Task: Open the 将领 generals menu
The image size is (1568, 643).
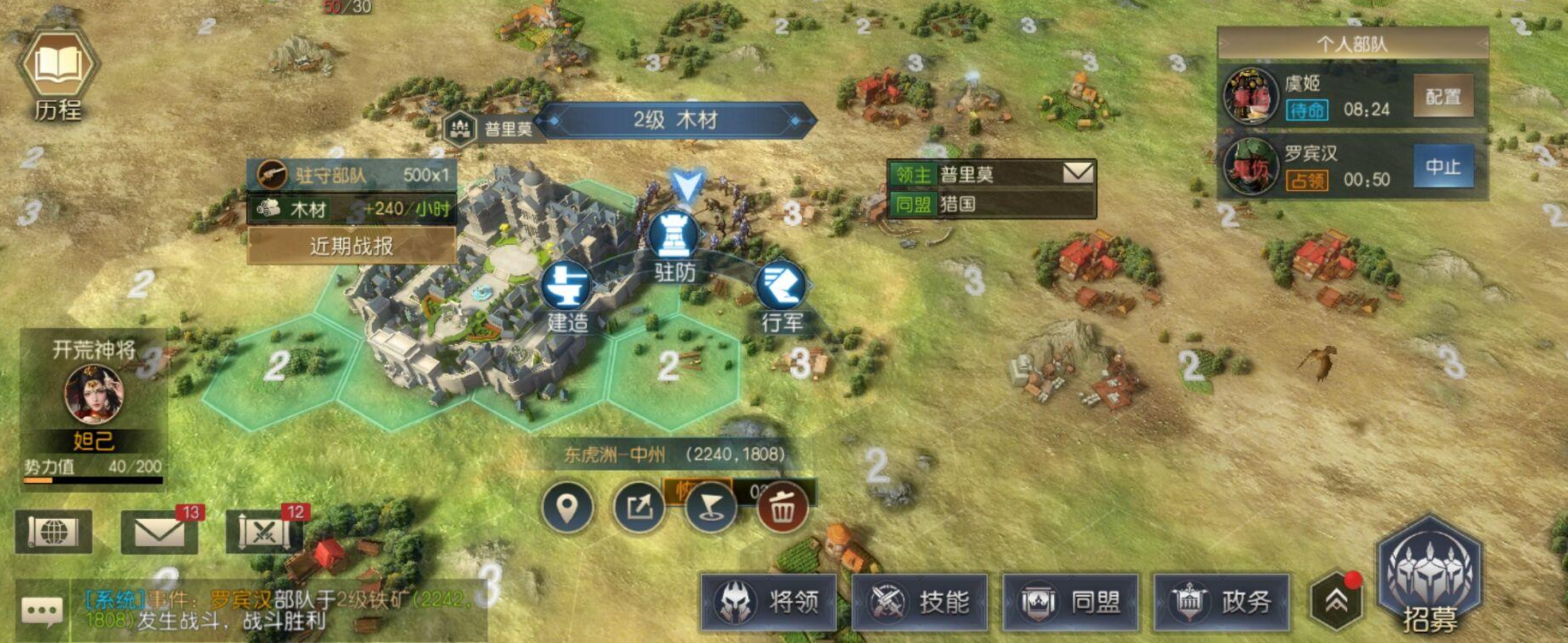Action: click(769, 602)
